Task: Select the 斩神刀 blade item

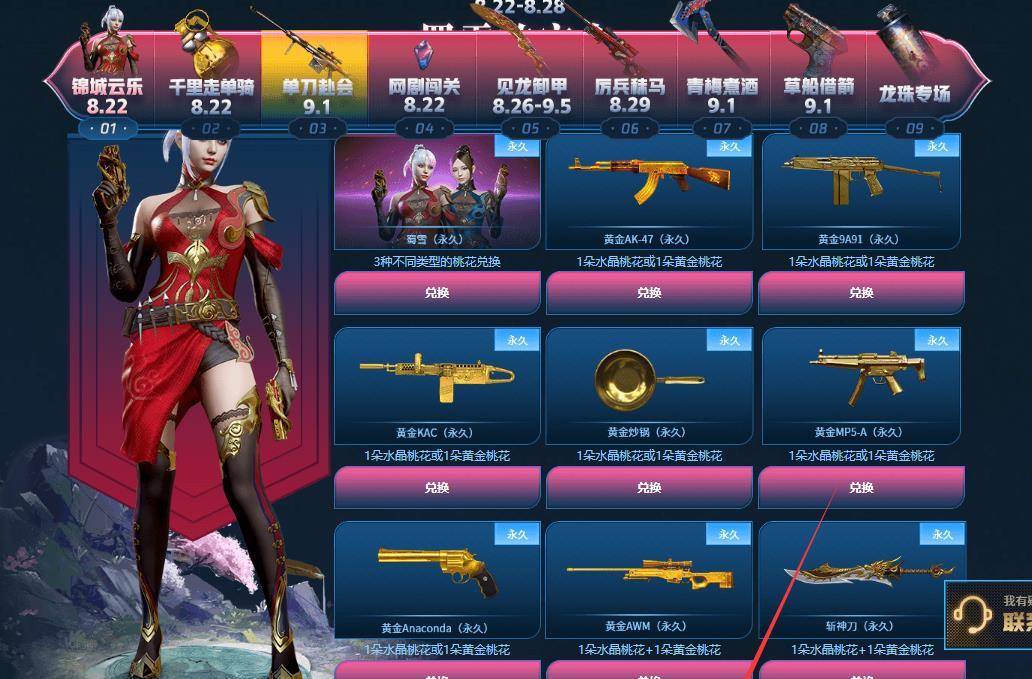Action: coord(861,575)
